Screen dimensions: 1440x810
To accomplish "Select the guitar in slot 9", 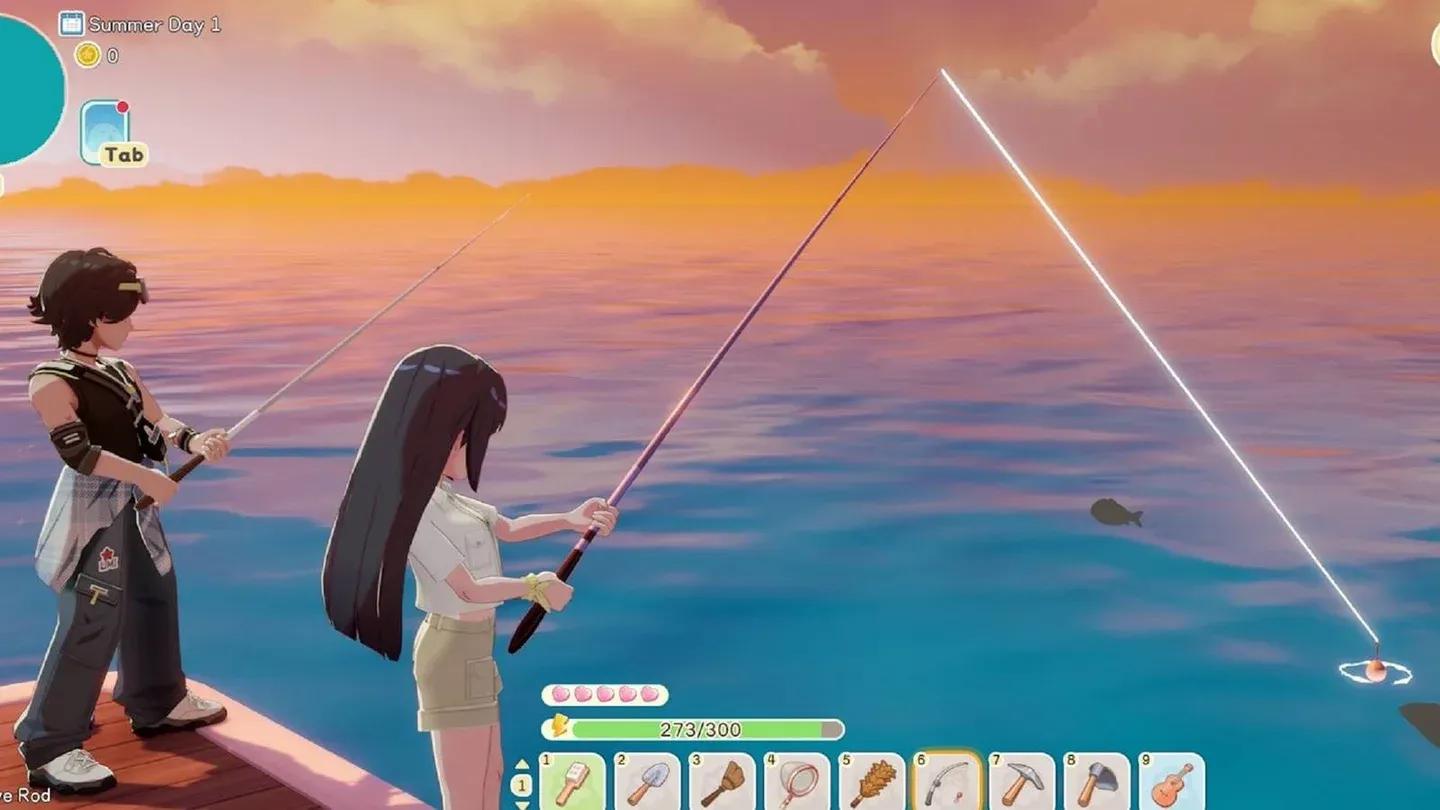I will pyautogui.click(x=1172, y=783).
